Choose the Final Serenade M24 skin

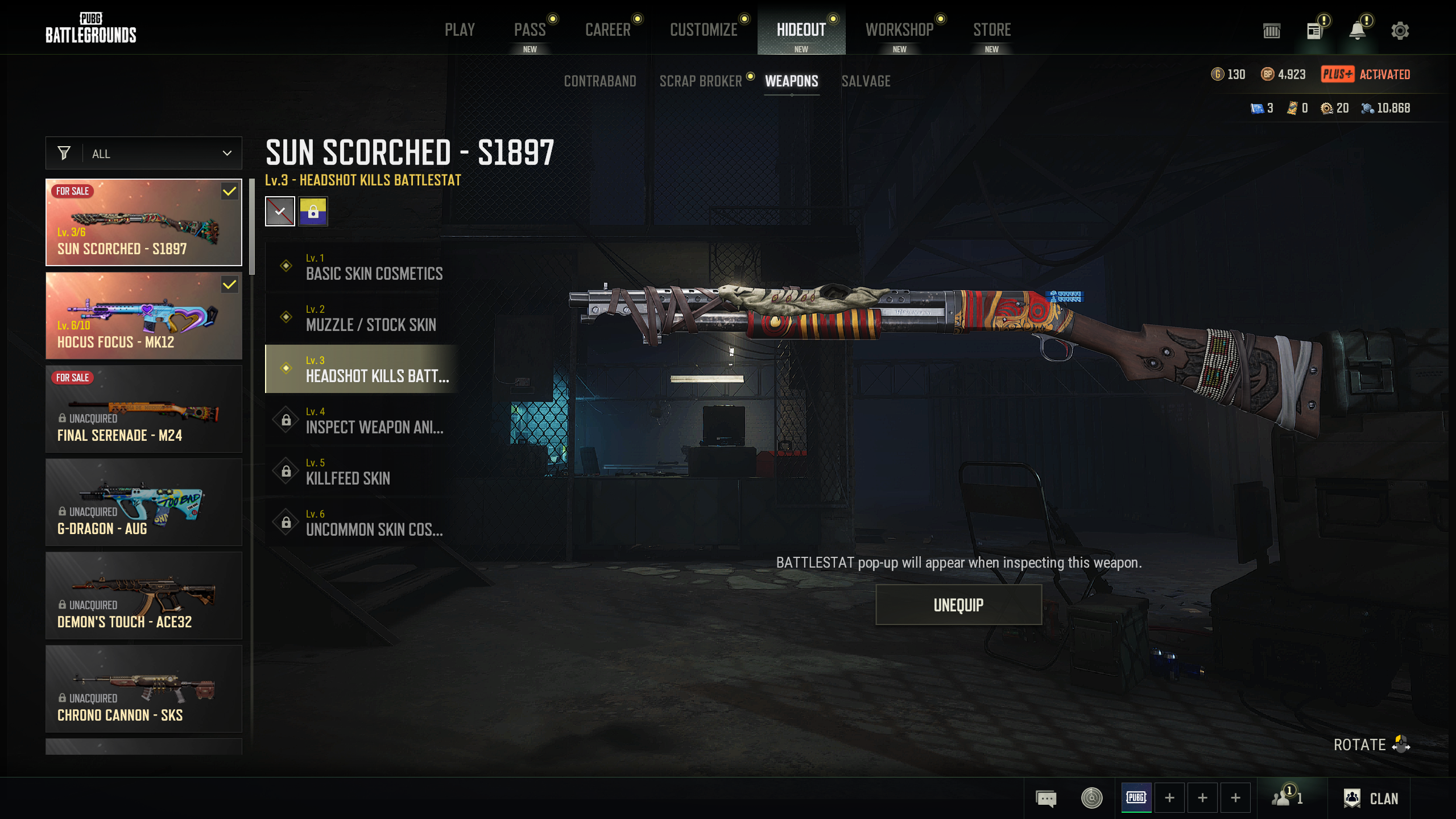144,409
